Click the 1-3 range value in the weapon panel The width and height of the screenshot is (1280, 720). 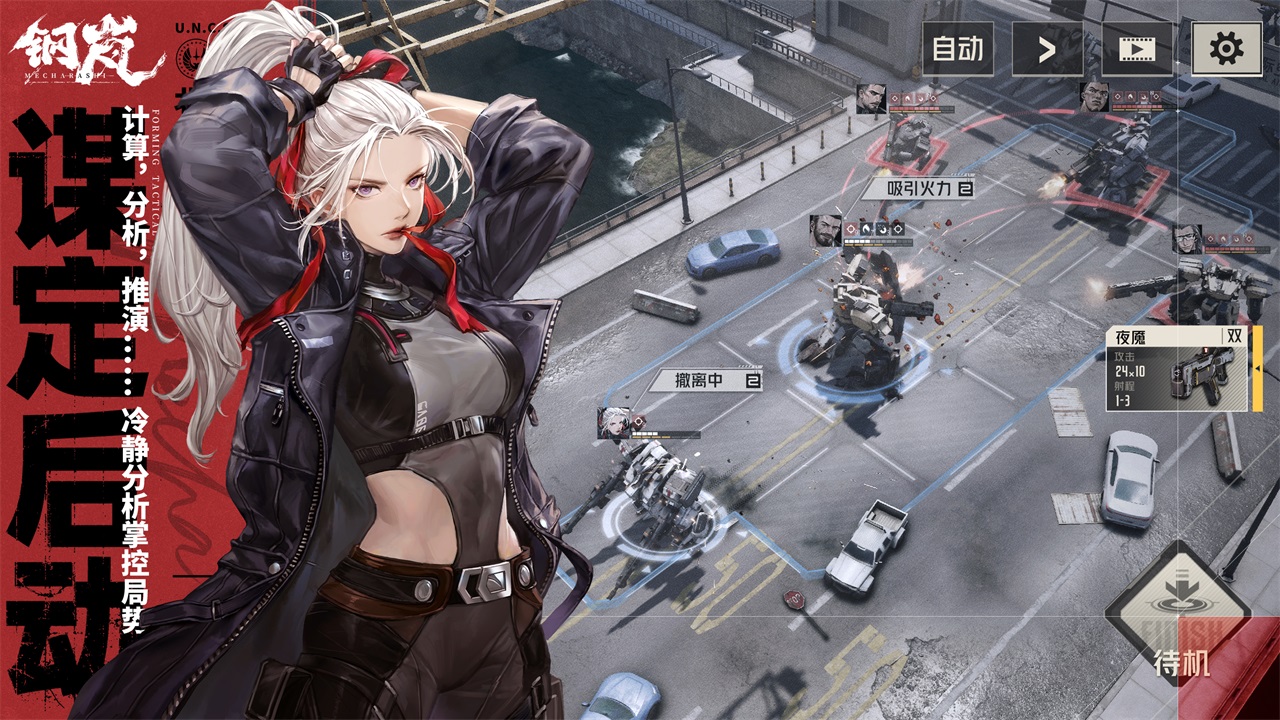tap(1121, 398)
